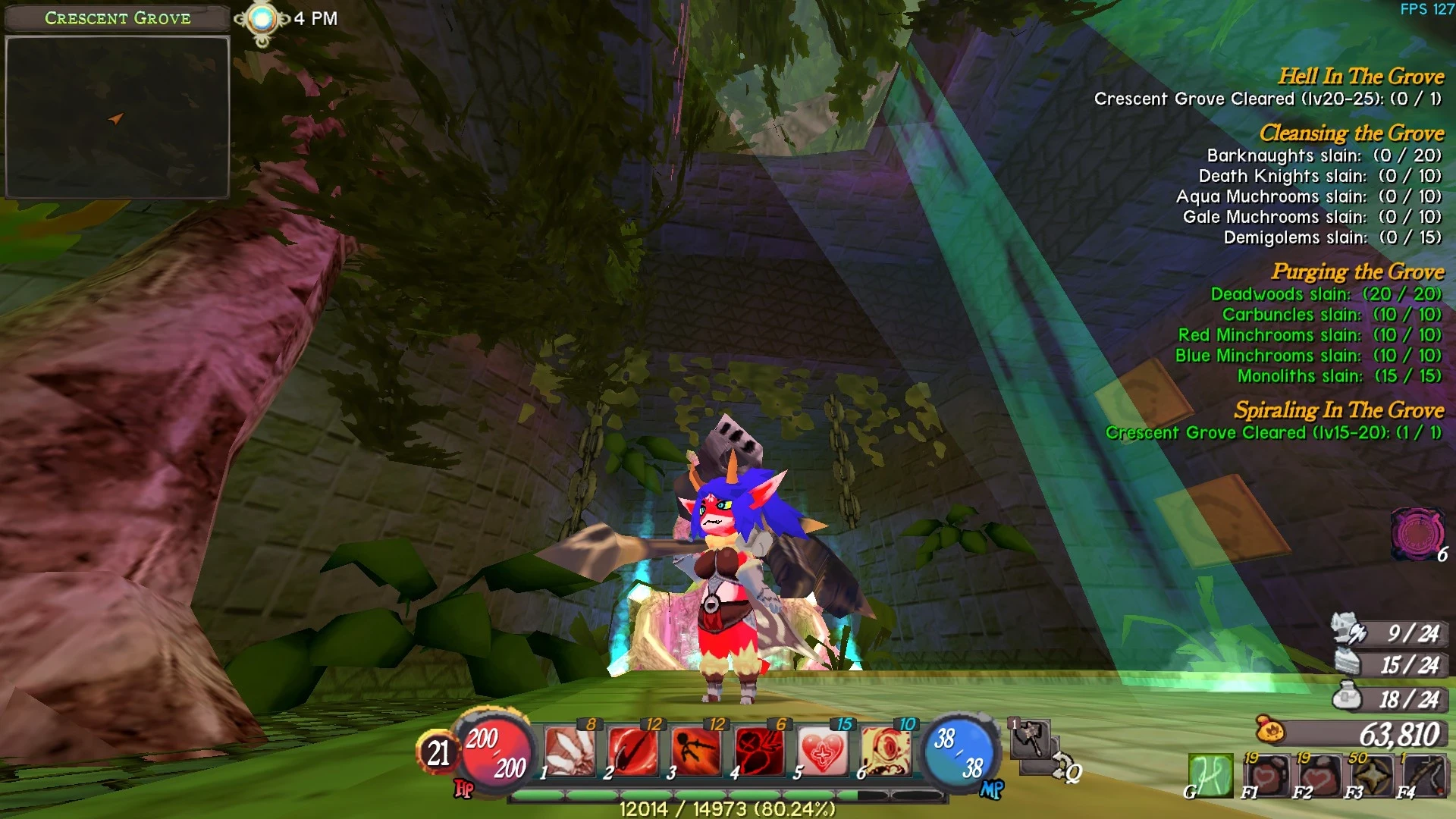Use the F4 fishing rod item
1456x819 pixels.
(x=1424, y=775)
